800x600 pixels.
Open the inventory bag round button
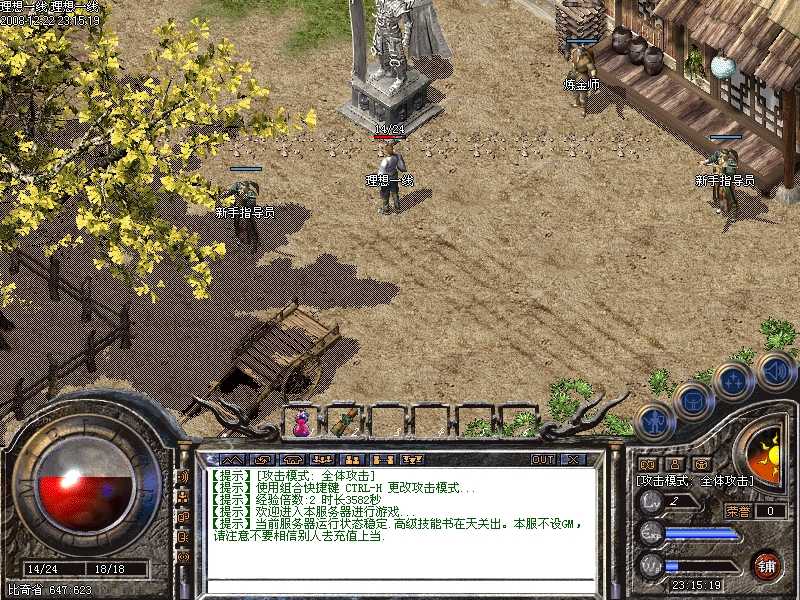tap(692, 400)
